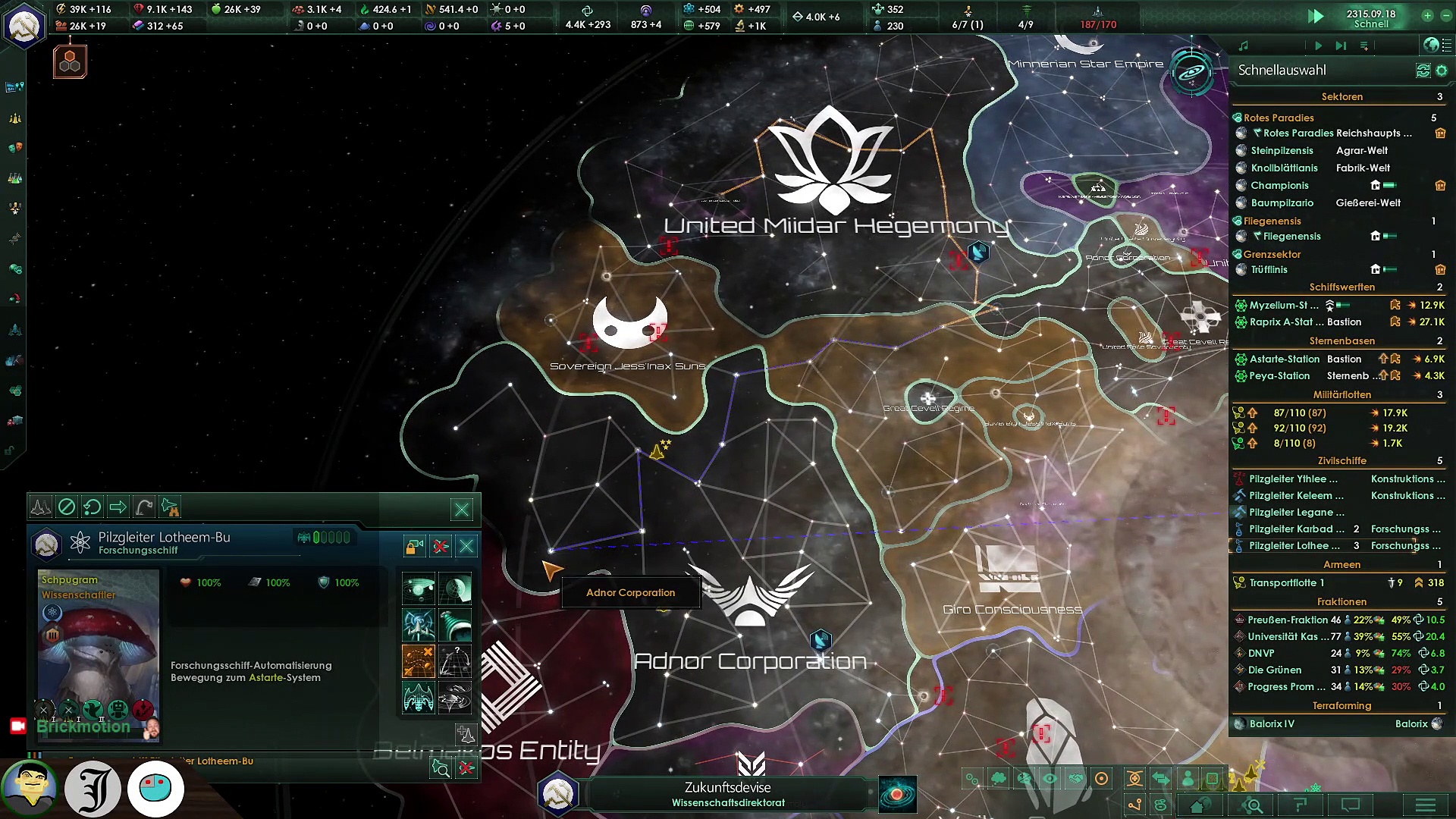1456x819 pixels.
Task: Close the Pilzgleiter Lotheem-Bu ship panel
Action: (466, 545)
